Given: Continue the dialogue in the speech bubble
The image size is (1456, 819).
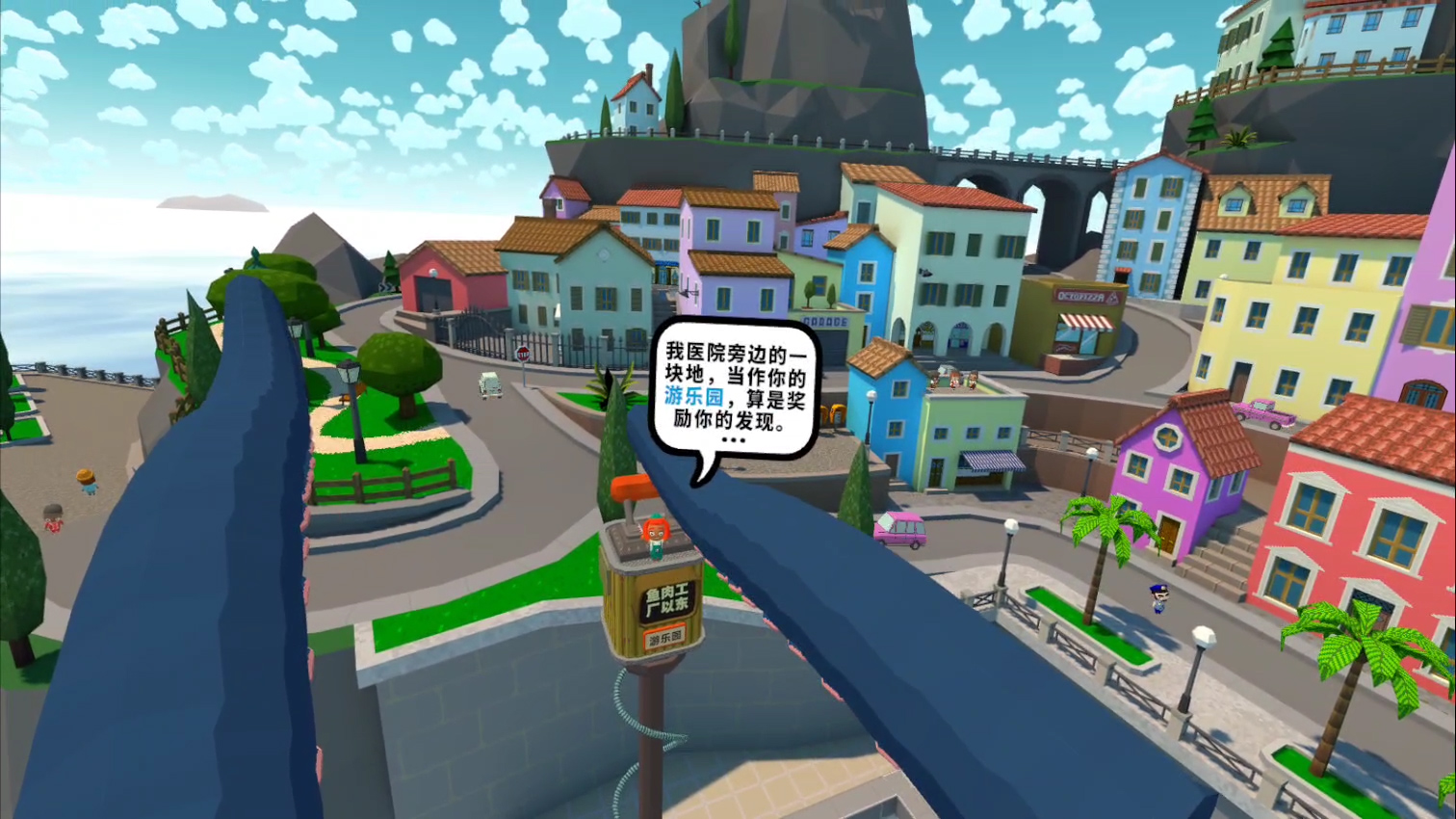Looking at the screenshot, I should 733,440.
